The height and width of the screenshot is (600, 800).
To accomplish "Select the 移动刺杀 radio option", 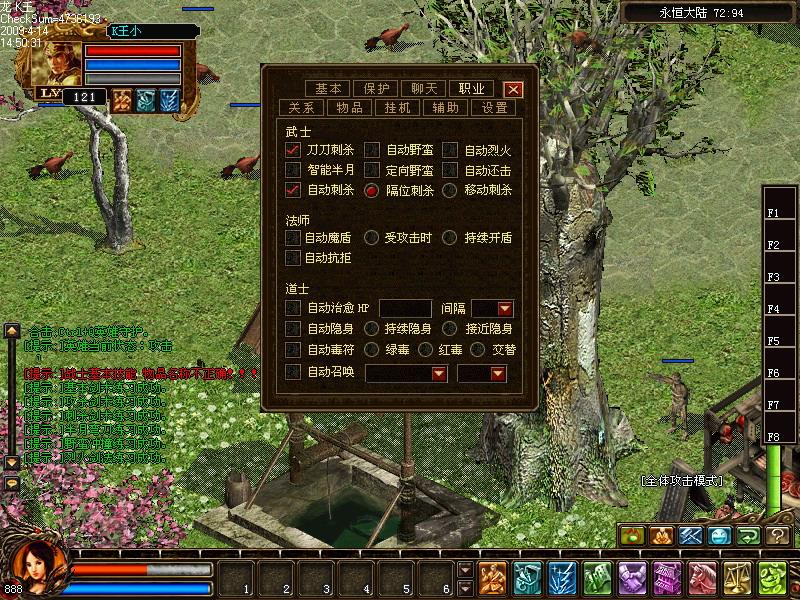I will point(450,189).
